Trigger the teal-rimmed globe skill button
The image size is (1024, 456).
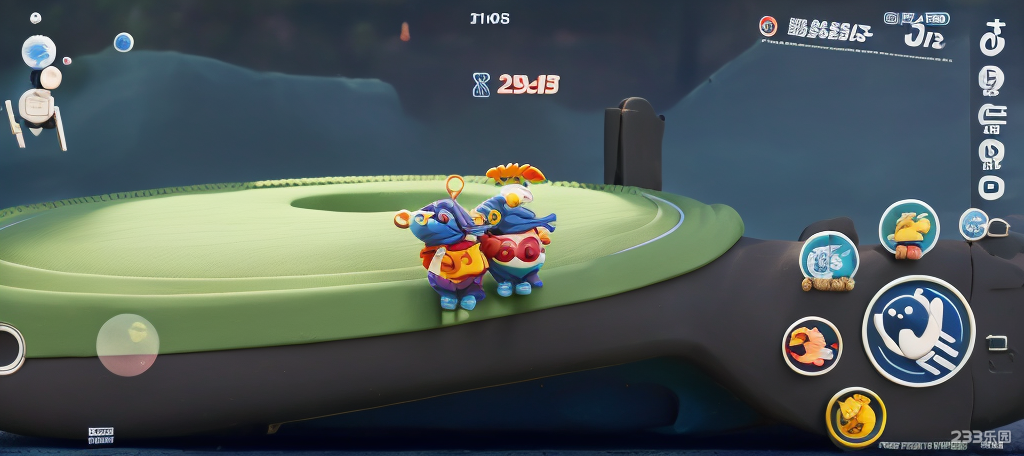[x=829, y=260]
